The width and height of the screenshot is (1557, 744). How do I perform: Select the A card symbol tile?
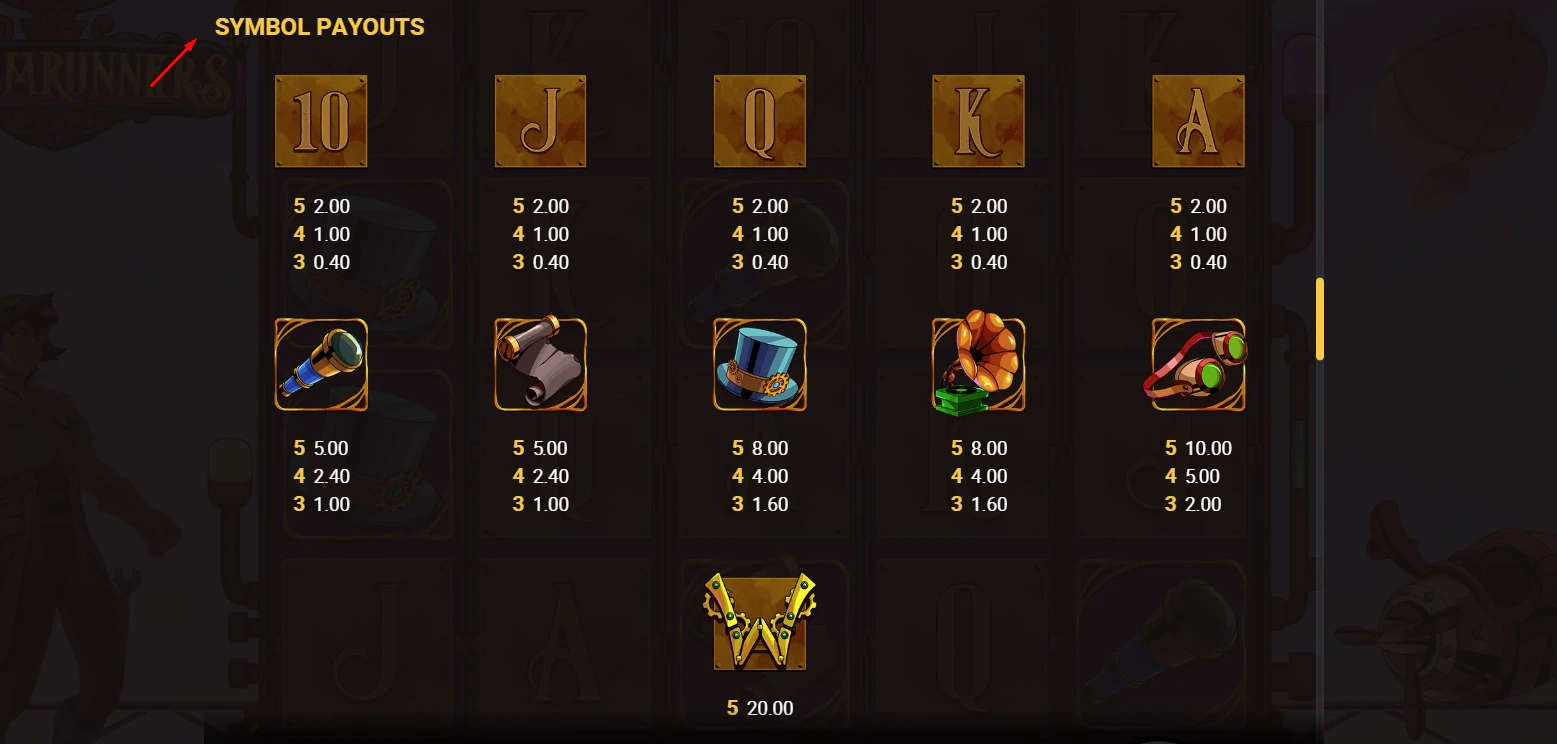click(1198, 121)
